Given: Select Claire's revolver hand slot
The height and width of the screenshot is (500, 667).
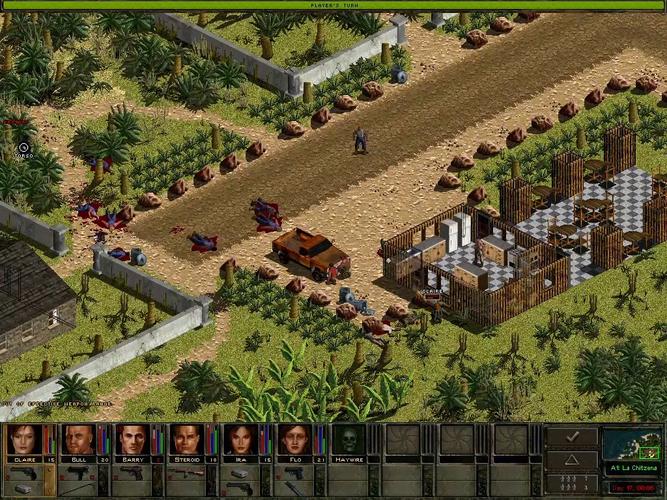Looking at the screenshot, I should (27, 472).
